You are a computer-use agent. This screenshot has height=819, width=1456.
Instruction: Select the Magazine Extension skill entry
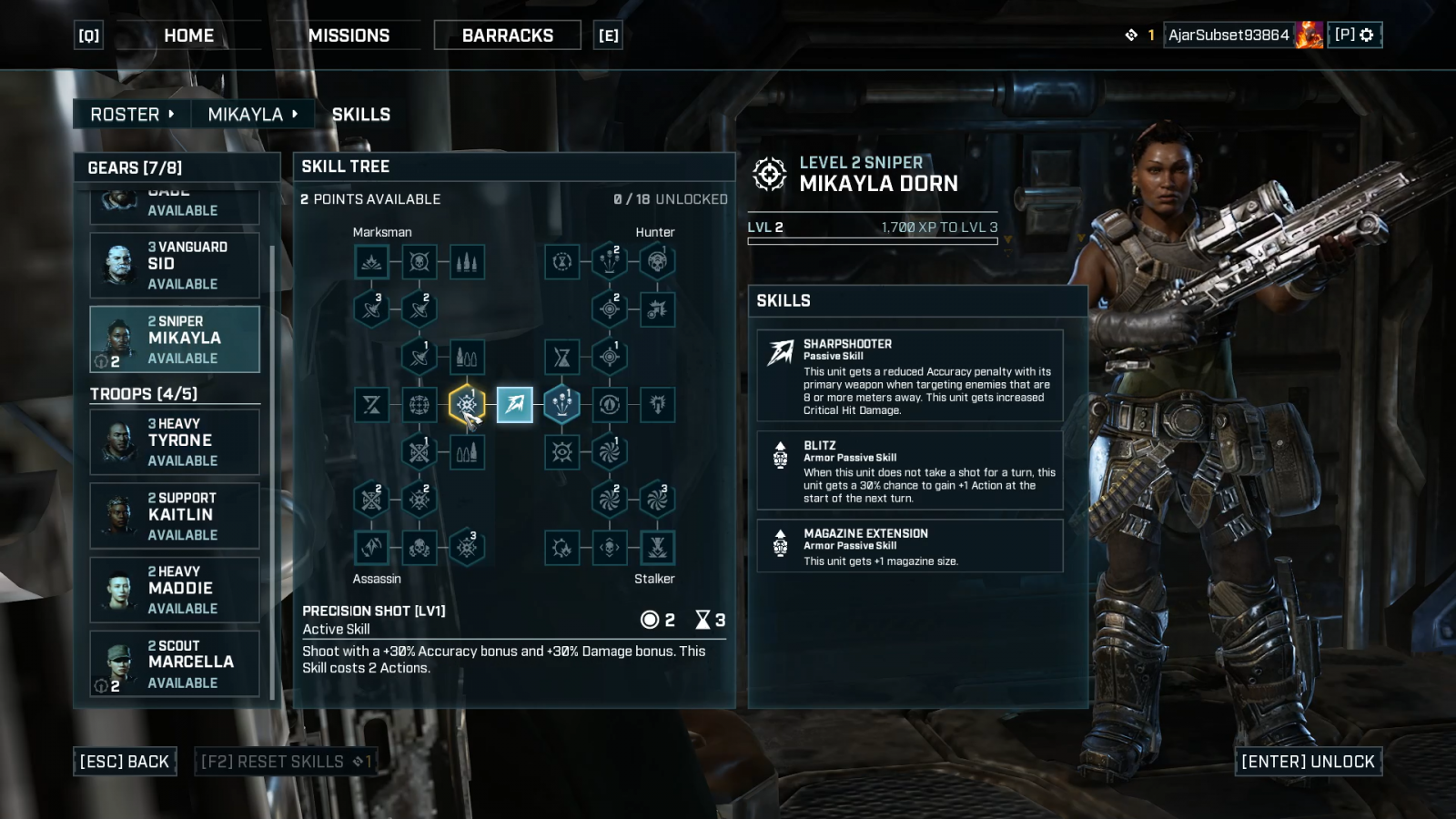tap(910, 546)
